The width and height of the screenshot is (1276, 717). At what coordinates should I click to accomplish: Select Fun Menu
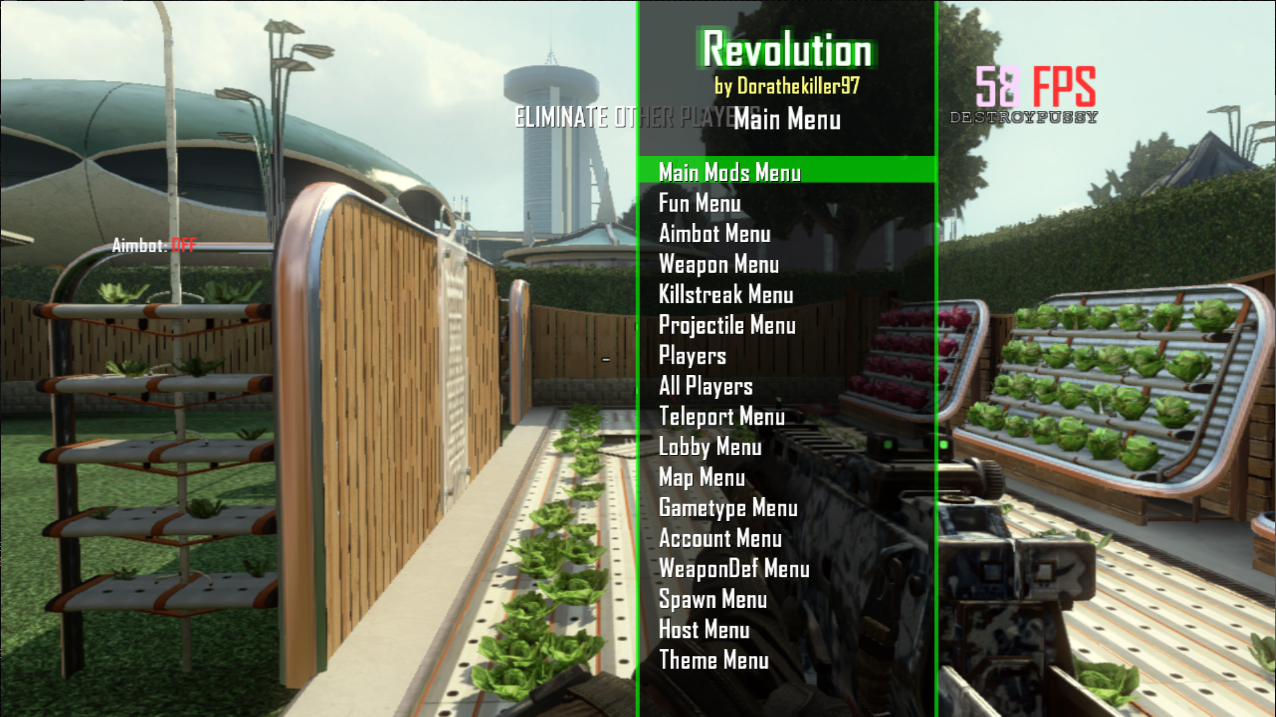coord(699,204)
